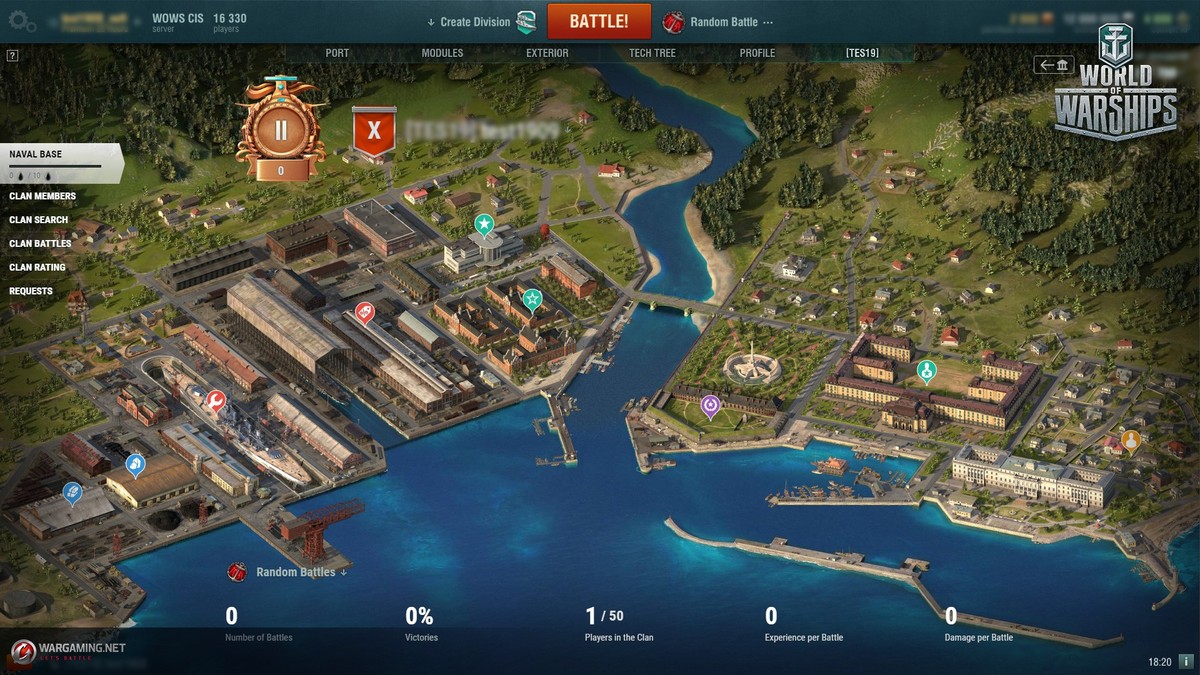
Task: Open the MODULES tab
Action: coord(442,53)
